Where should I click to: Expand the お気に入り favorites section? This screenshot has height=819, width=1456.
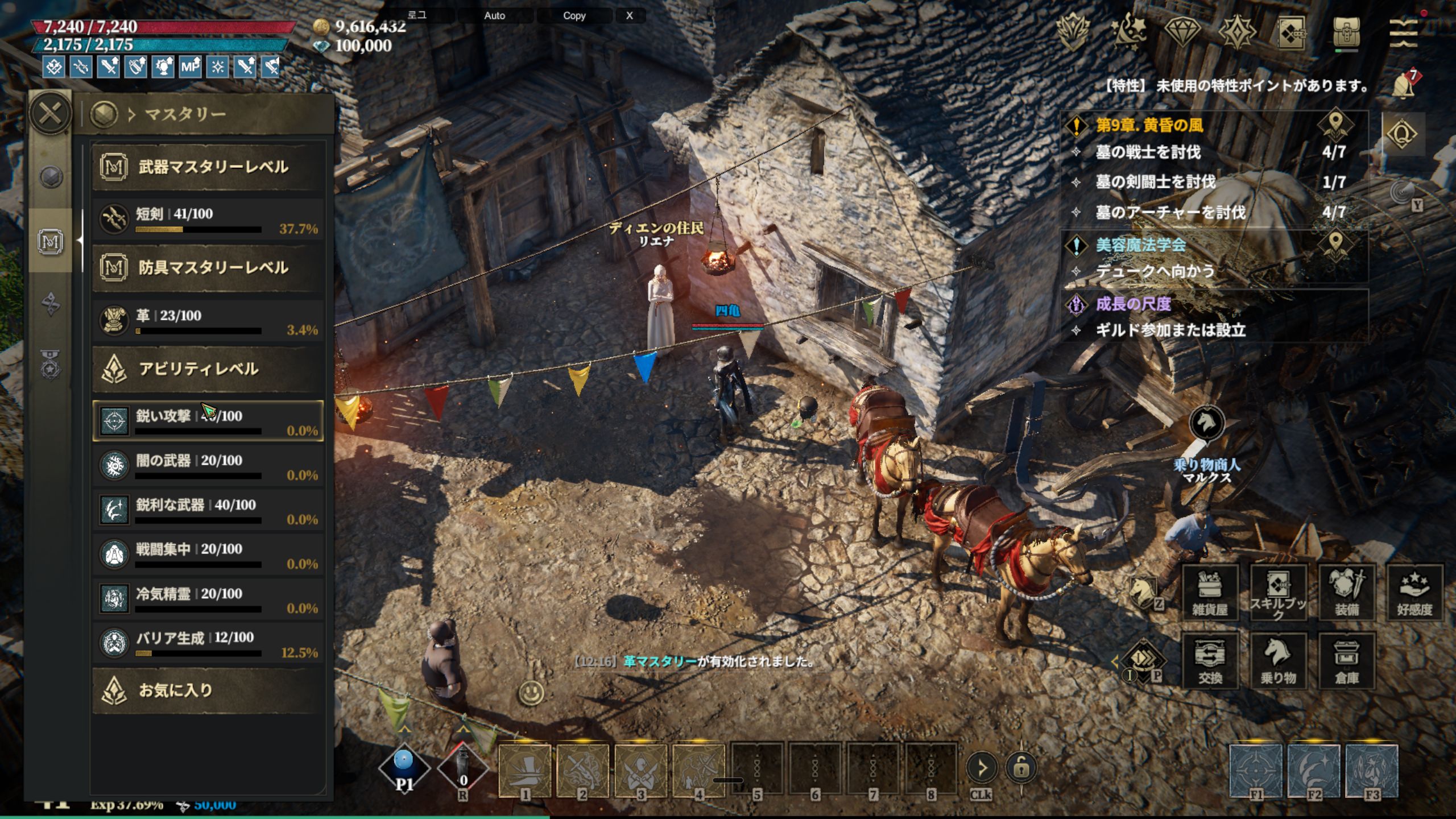(208, 690)
